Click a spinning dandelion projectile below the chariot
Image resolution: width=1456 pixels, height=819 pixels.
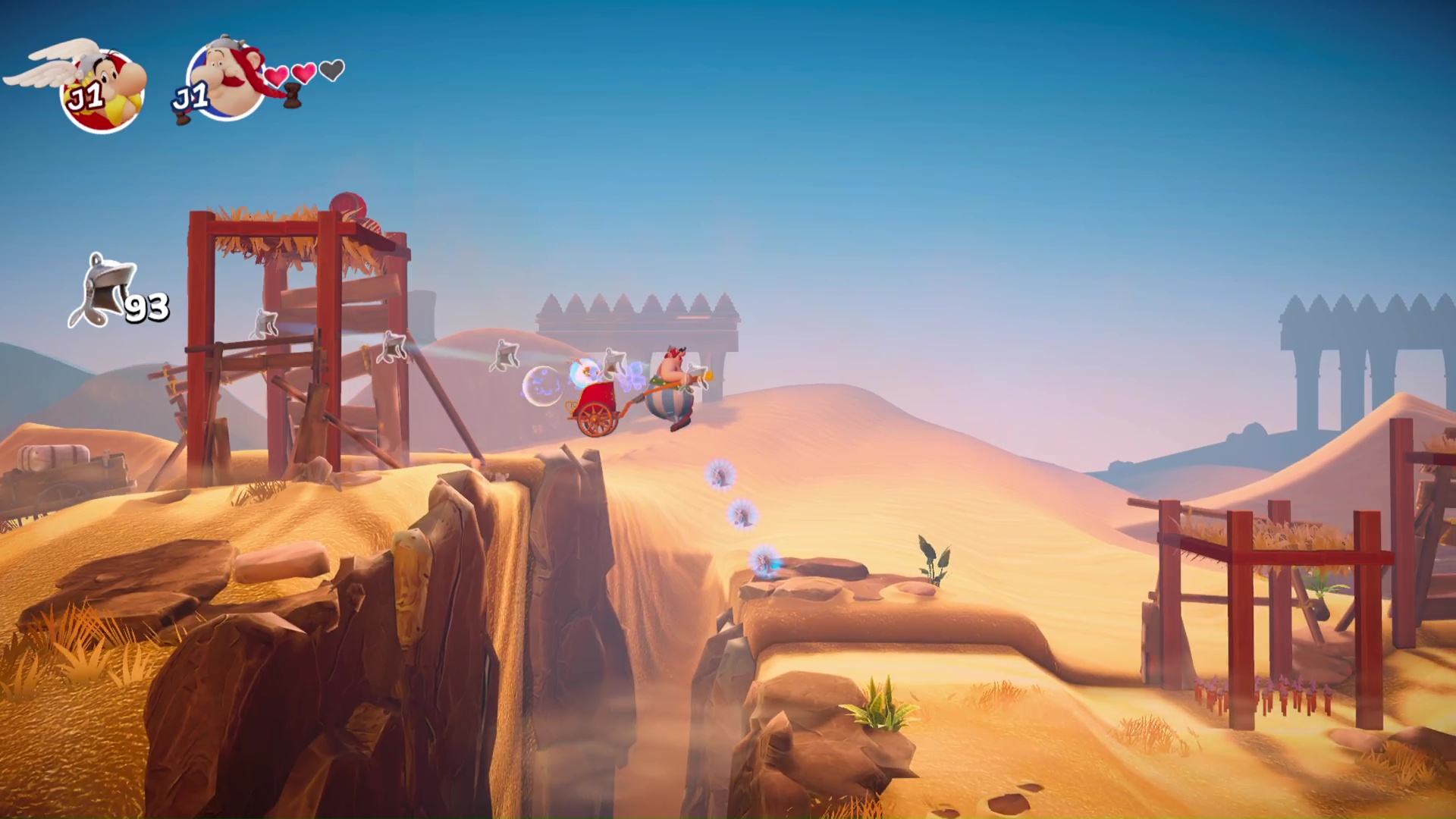[x=720, y=474]
